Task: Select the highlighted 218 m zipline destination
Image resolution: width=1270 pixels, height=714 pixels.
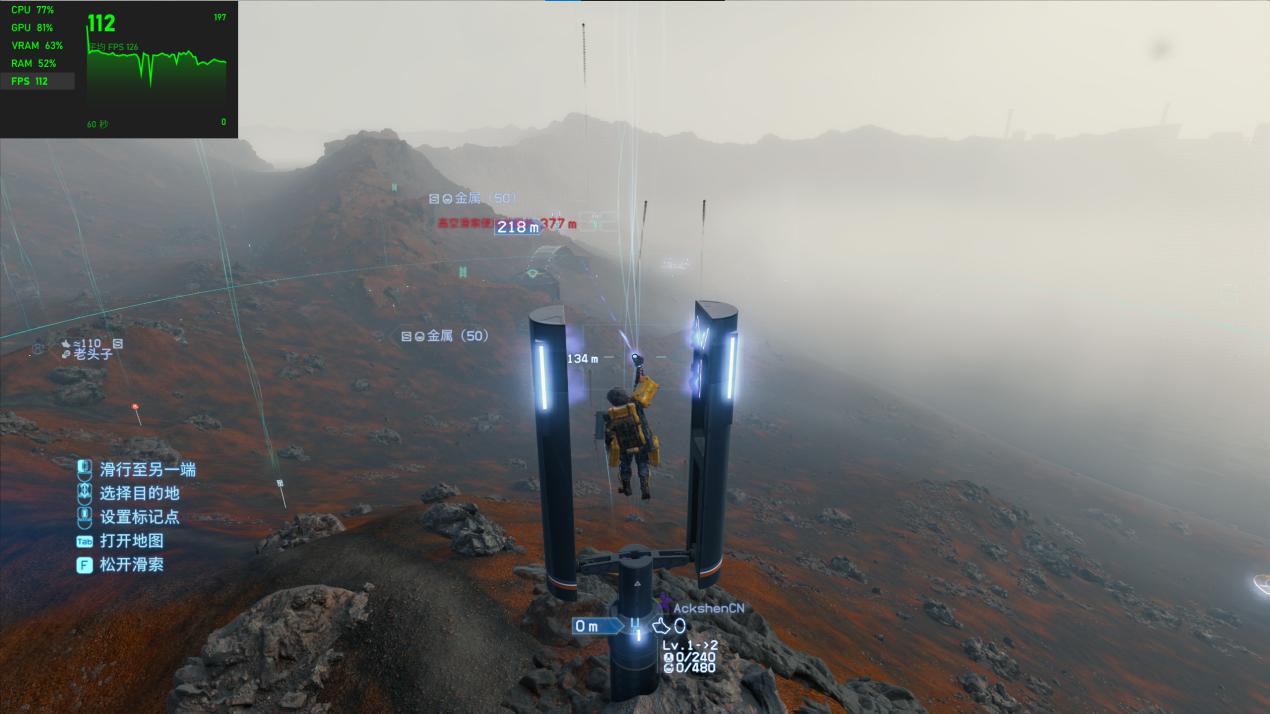Action: click(518, 227)
